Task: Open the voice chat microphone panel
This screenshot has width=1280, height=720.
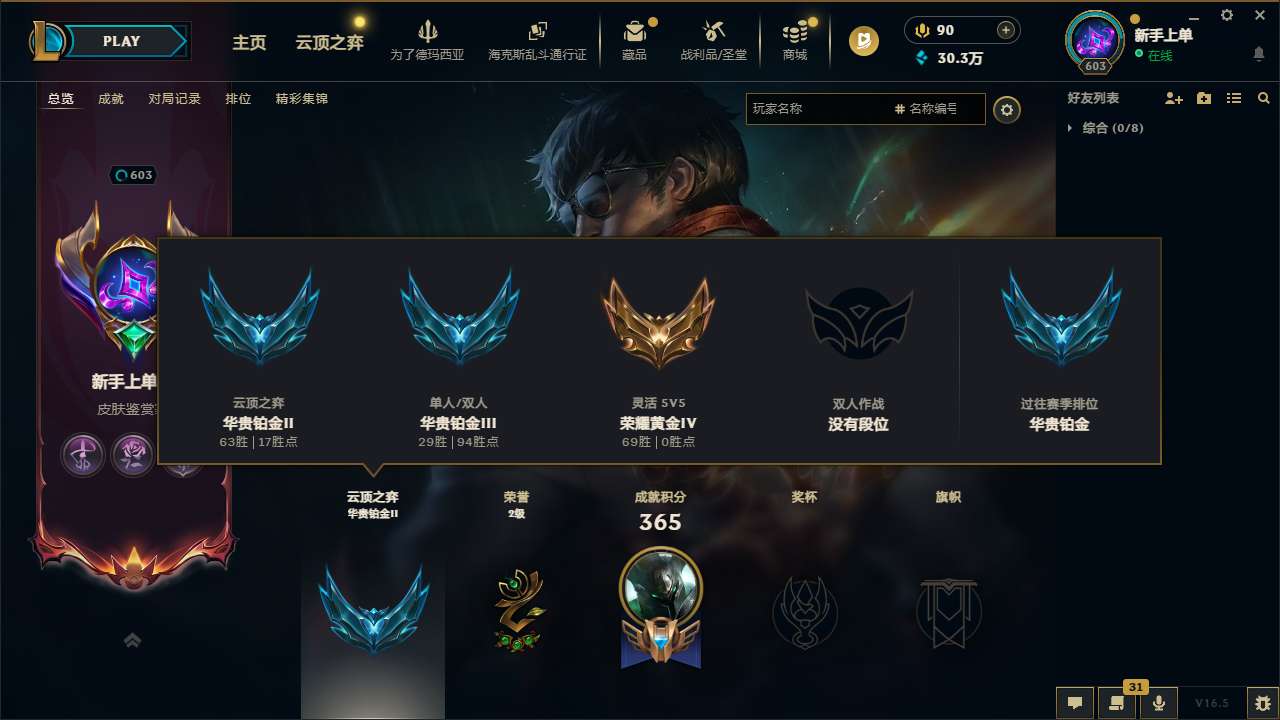Action: (x=1159, y=703)
